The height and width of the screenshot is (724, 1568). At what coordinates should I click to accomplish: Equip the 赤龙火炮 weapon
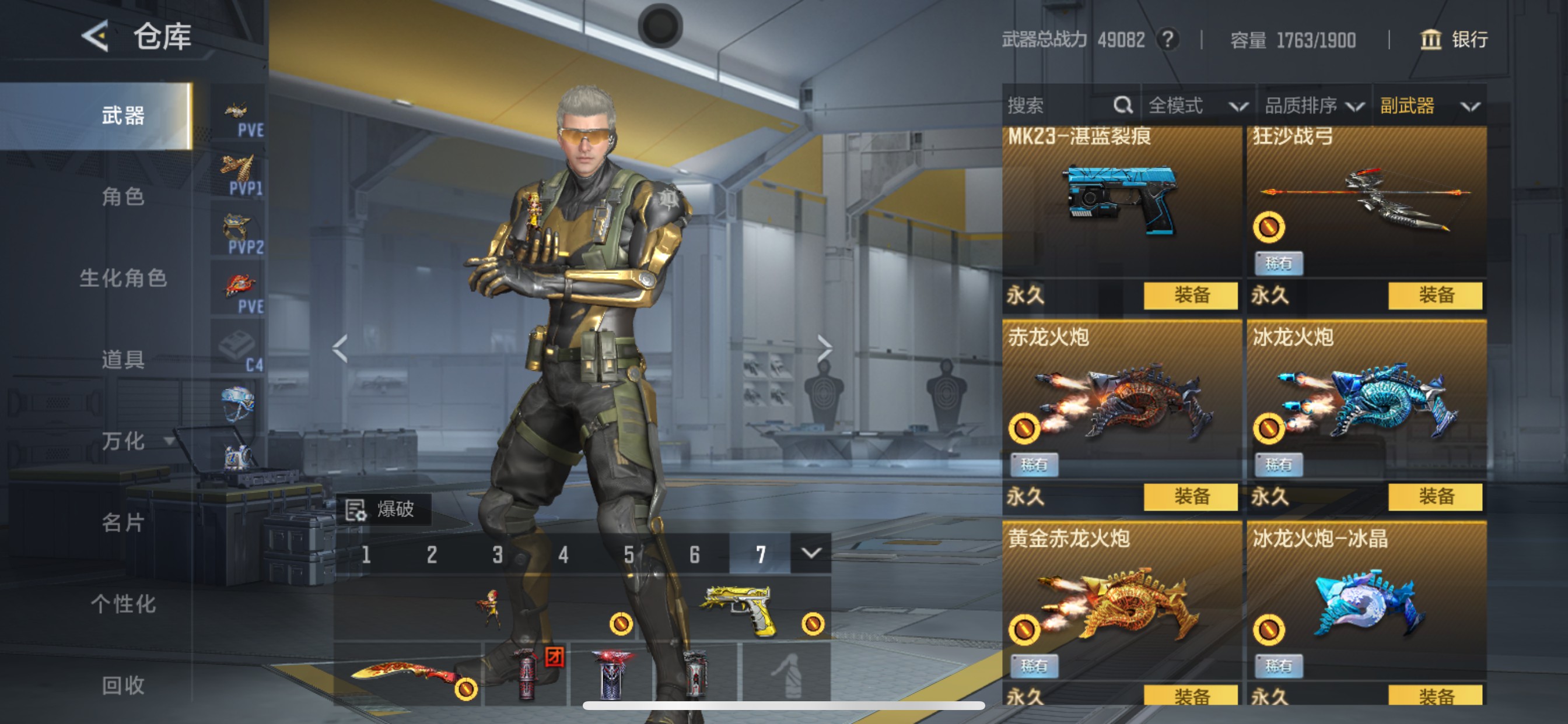[1190, 497]
